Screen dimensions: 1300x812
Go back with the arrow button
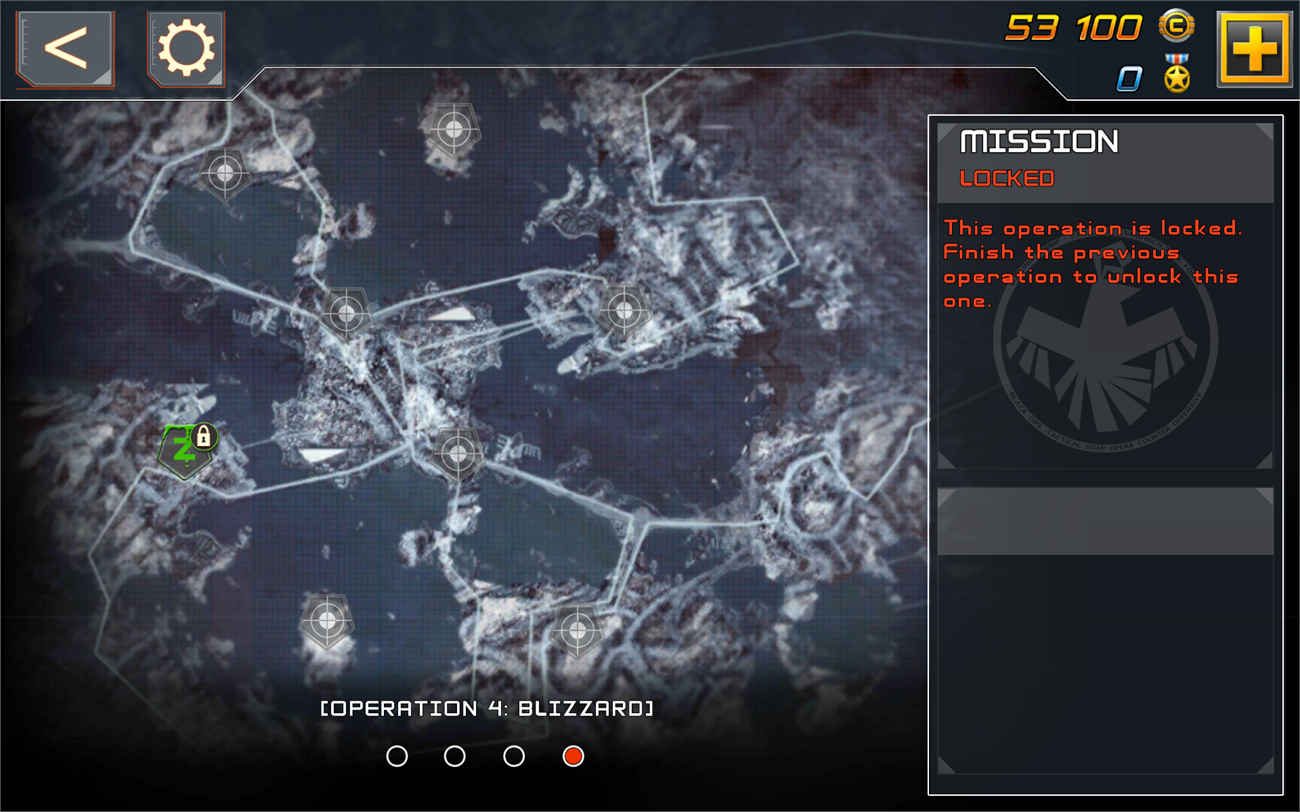point(65,48)
